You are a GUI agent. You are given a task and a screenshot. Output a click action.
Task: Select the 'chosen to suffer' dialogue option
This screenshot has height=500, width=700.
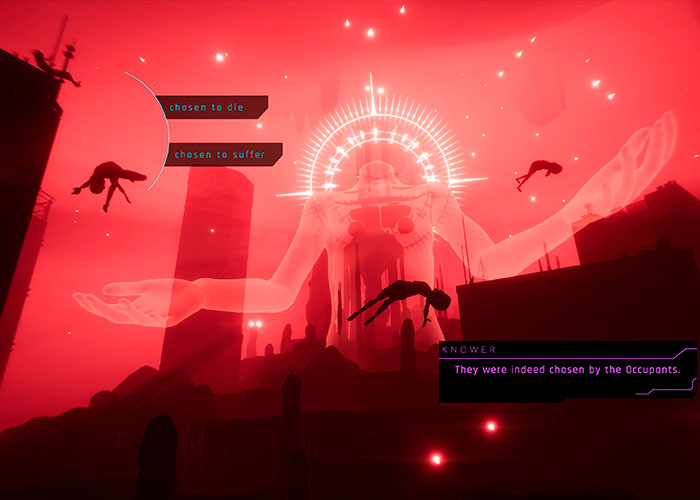point(221,154)
